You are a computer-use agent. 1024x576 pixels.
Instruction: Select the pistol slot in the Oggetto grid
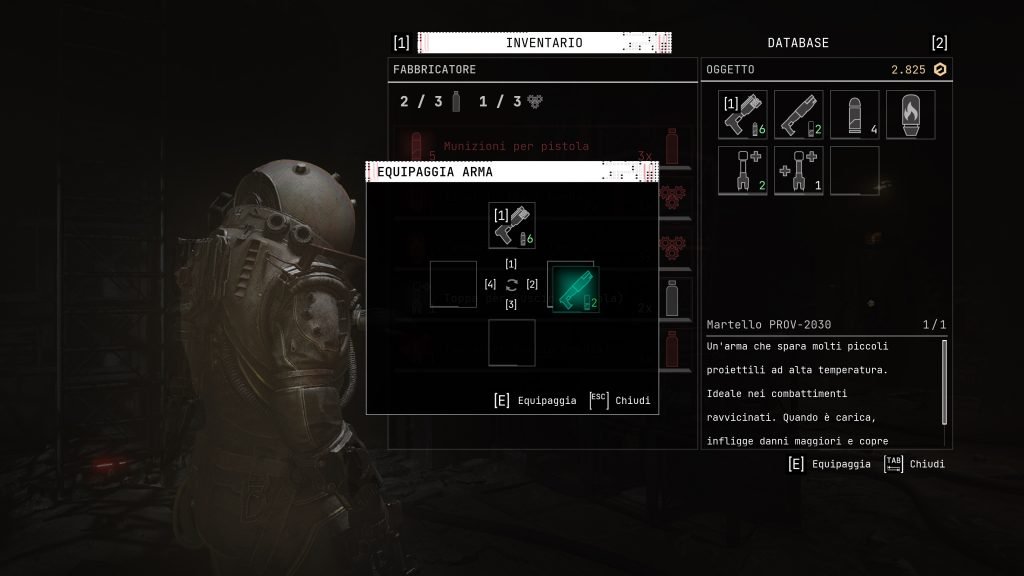pyautogui.click(x=742, y=115)
